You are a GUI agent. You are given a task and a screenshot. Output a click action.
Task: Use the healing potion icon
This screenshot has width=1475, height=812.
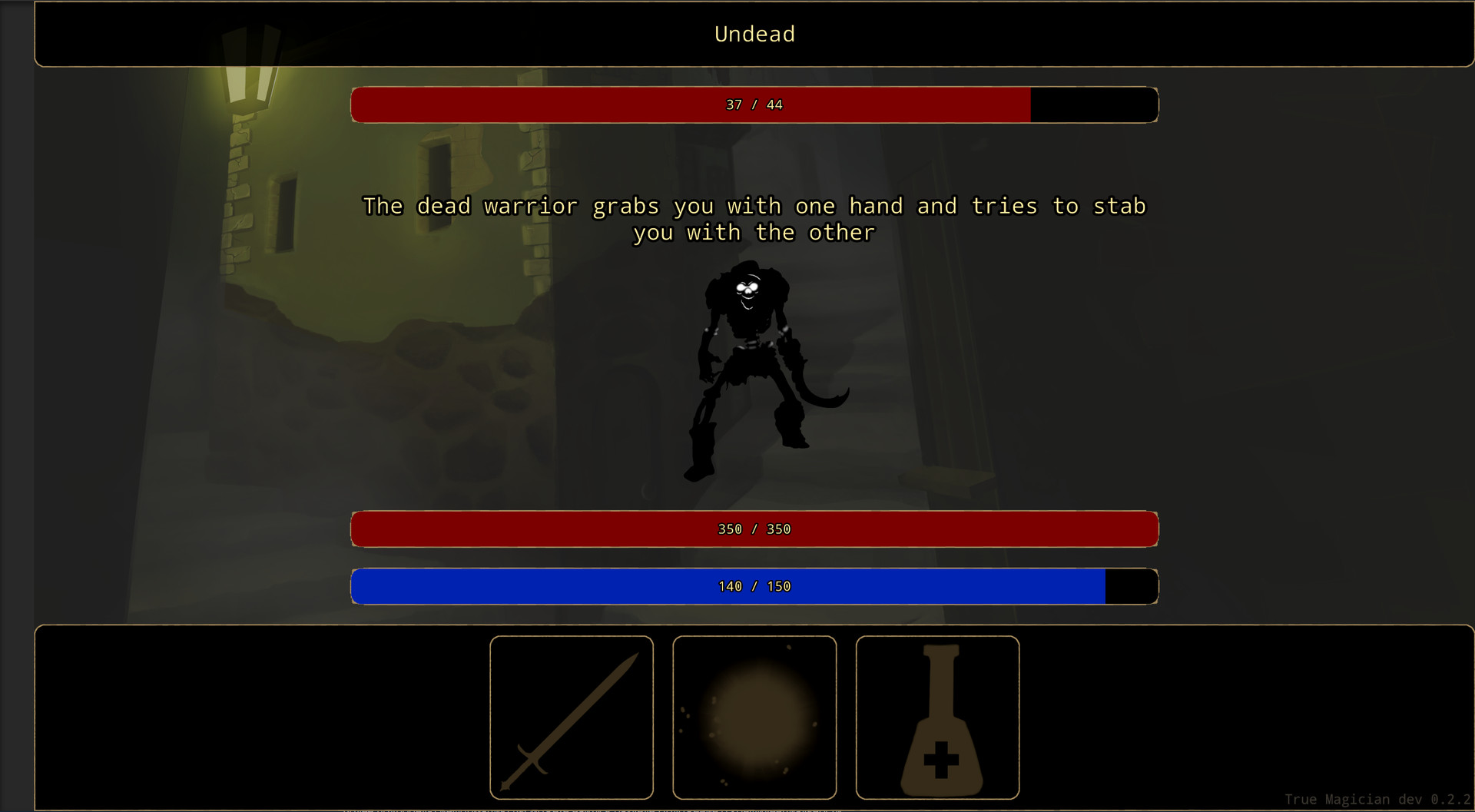pos(938,717)
